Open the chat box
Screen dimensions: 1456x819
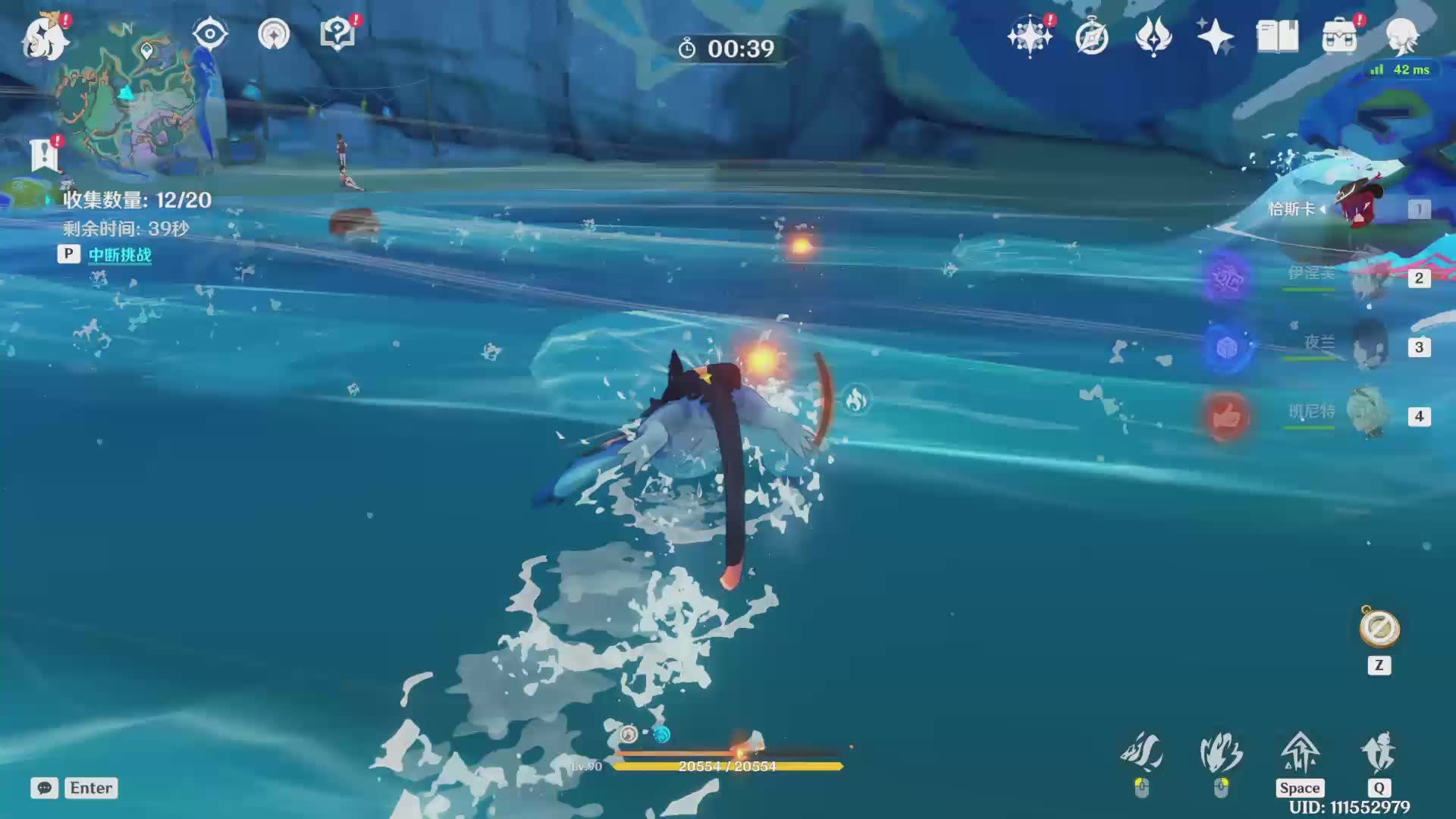(45, 788)
